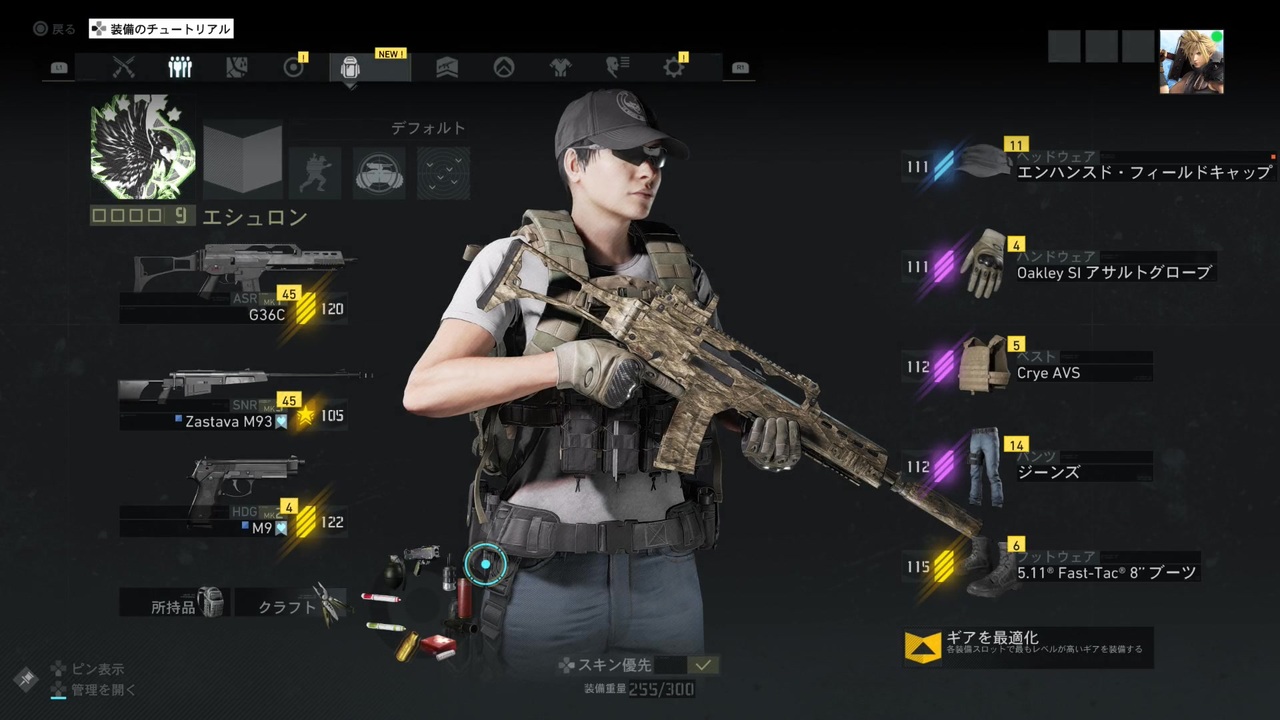This screenshot has width=1280, height=720.
Task: Open the map tab icon
Action: click(x=235, y=67)
